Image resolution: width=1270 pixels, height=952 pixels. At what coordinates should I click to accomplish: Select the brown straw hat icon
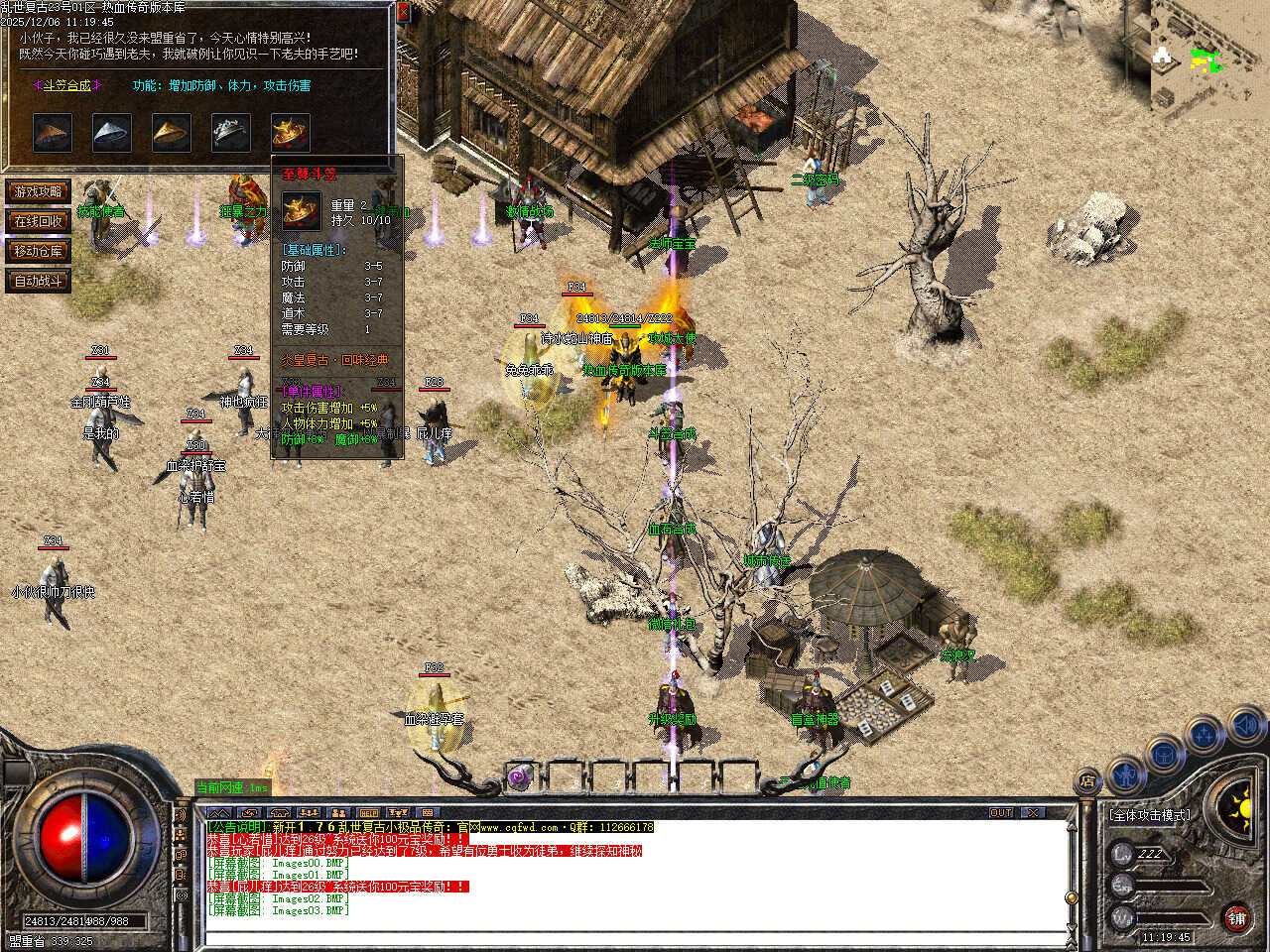point(53,132)
